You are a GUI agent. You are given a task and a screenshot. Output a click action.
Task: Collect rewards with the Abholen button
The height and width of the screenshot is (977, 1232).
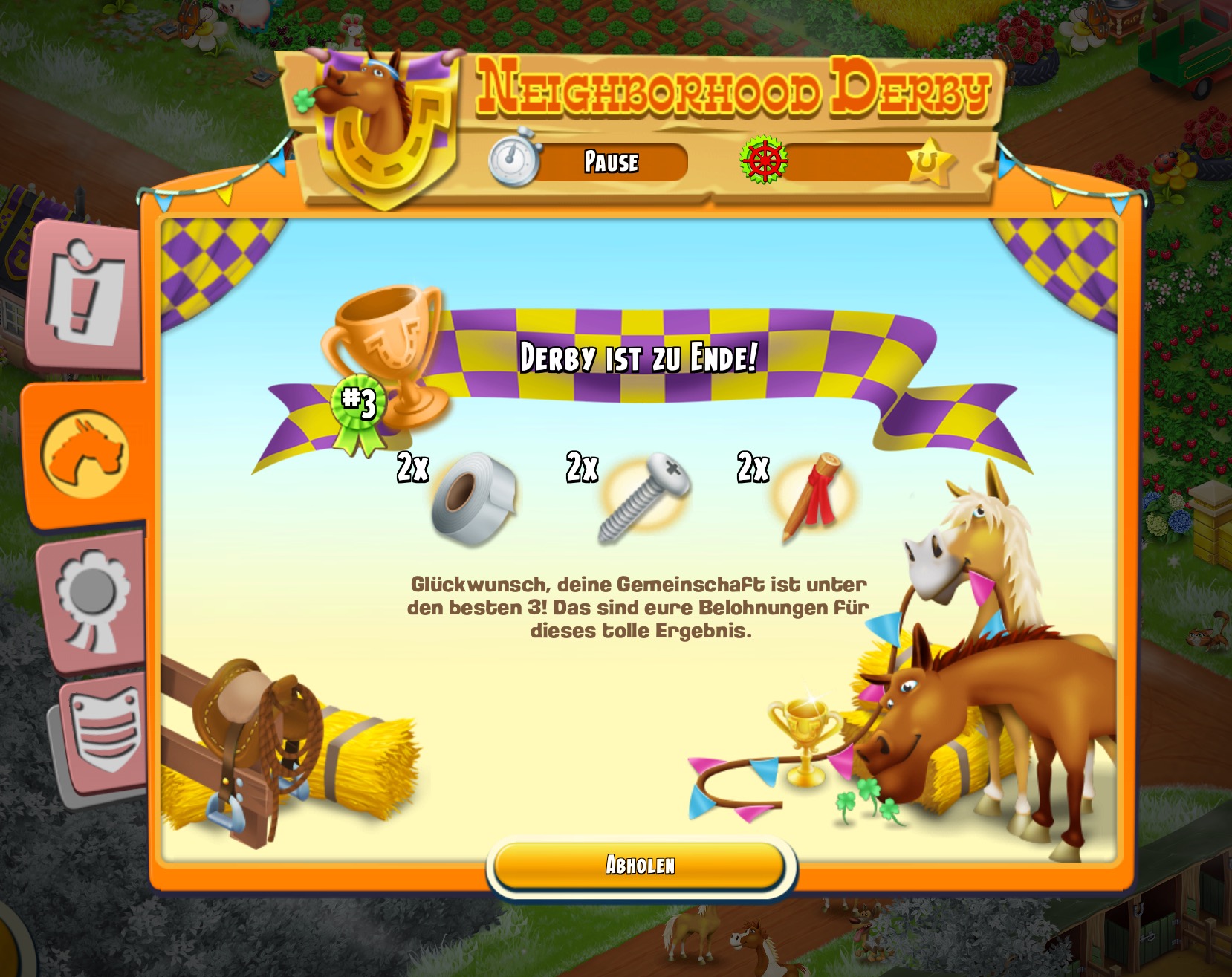pos(640,865)
